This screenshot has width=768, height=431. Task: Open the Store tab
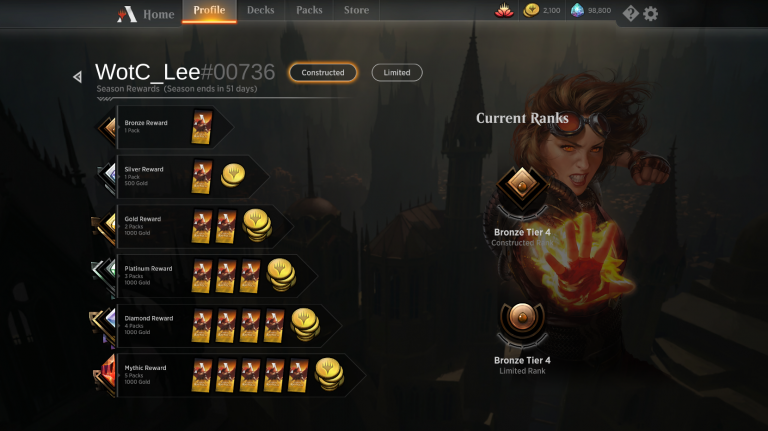pyautogui.click(x=356, y=11)
